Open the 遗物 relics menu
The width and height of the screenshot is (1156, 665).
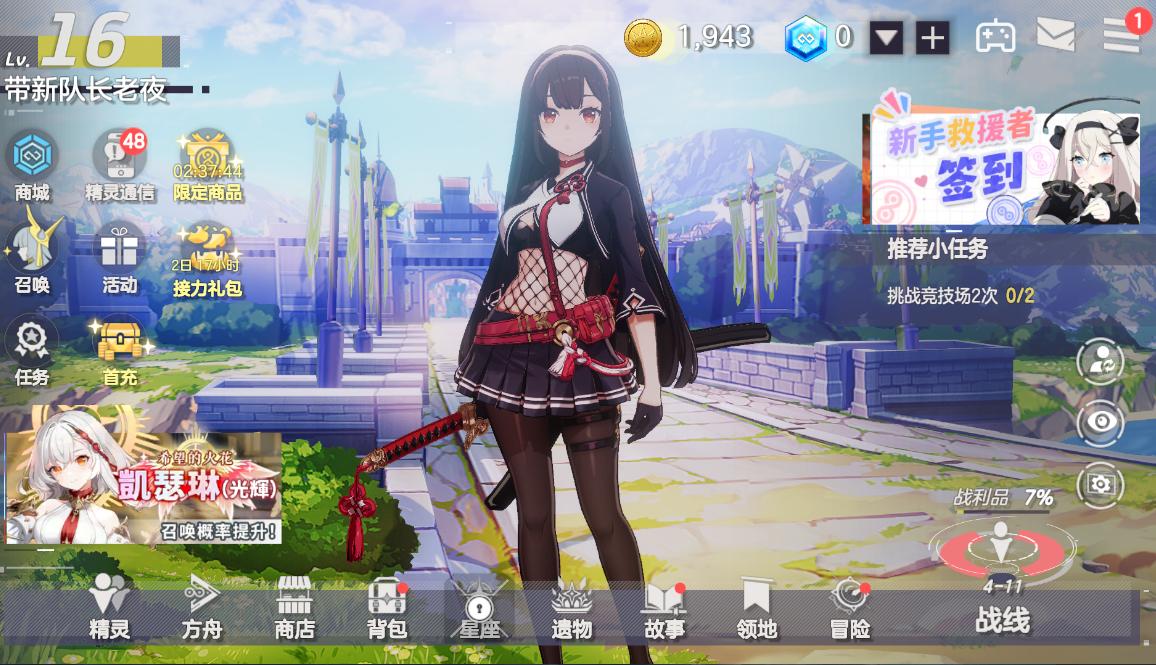click(x=572, y=608)
